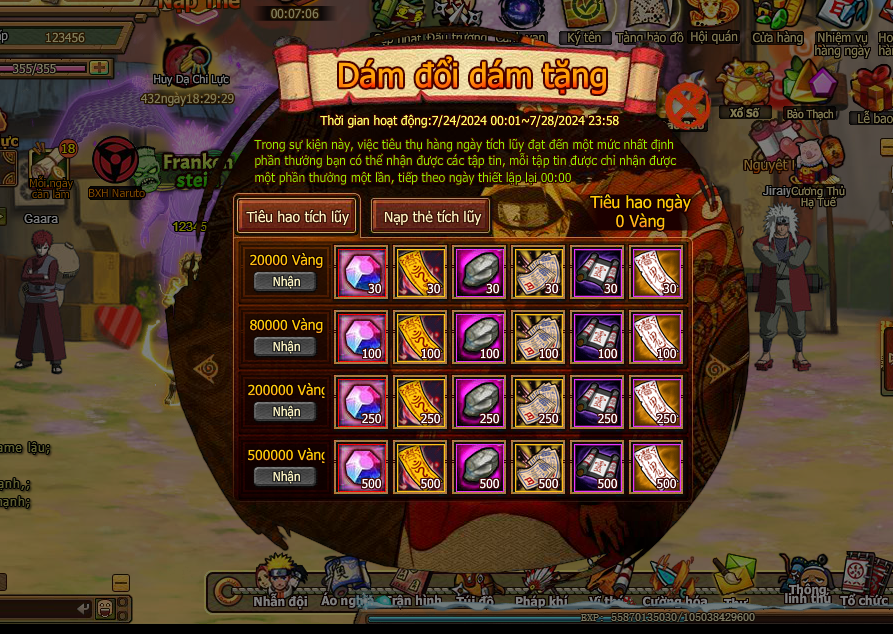The height and width of the screenshot is (634, 893).
Task: Open the Ký tên sign-in icon
Action: 584,20
